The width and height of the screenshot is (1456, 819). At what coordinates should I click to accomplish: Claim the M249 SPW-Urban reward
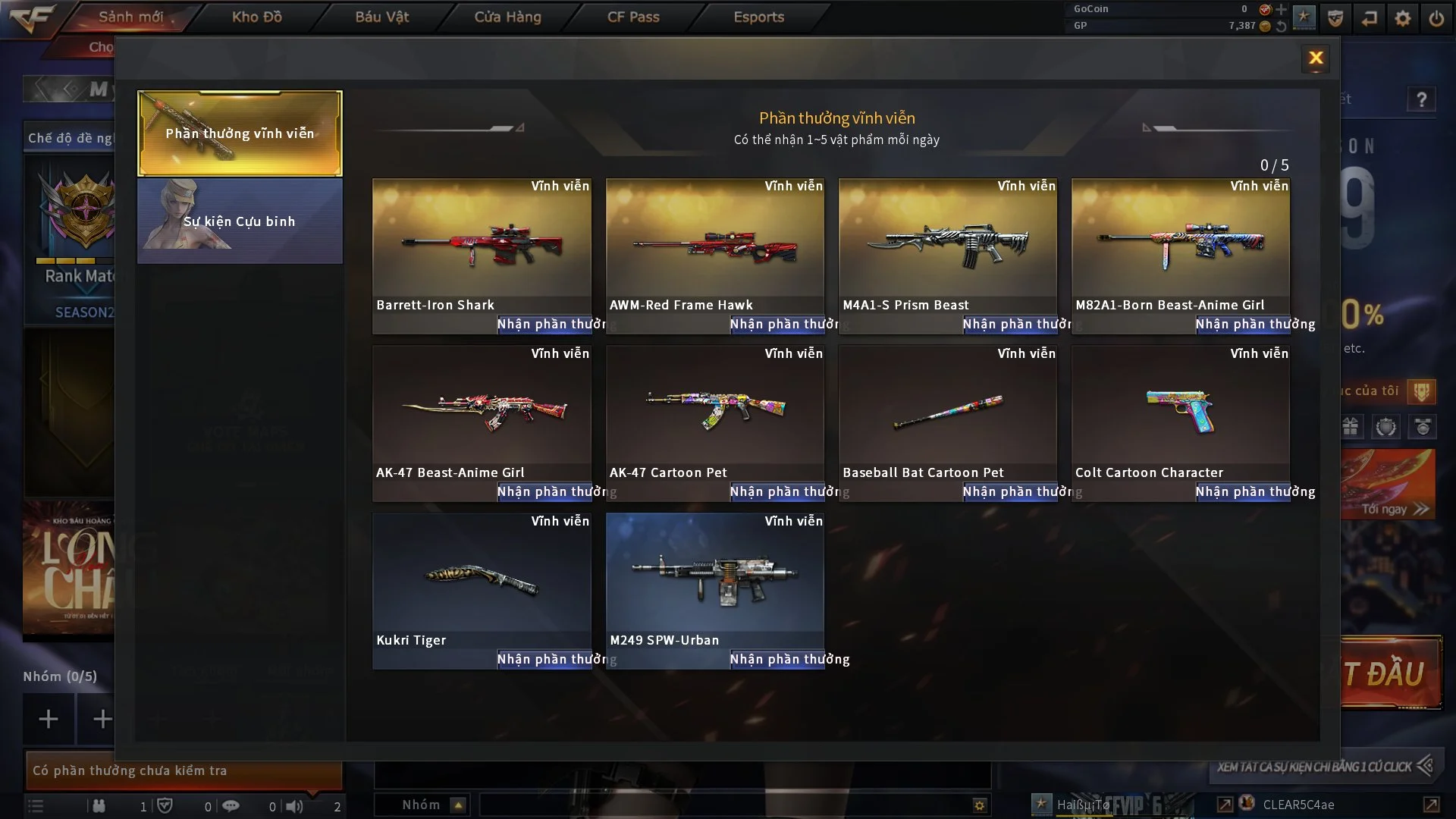point(777,660)
